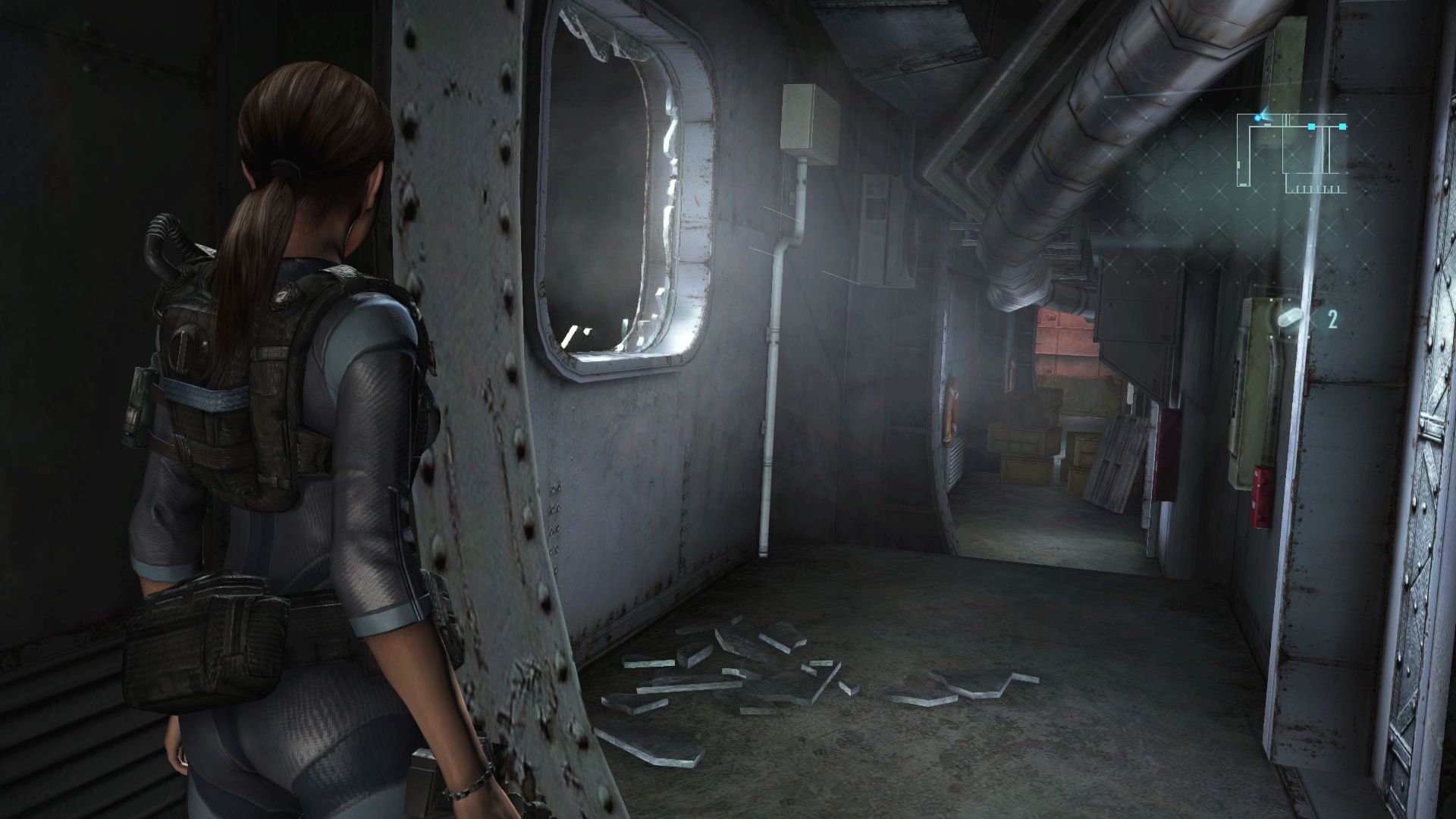Click the left cyan door marker on minimap
Screen dimensions: 1456x819
1311,127
